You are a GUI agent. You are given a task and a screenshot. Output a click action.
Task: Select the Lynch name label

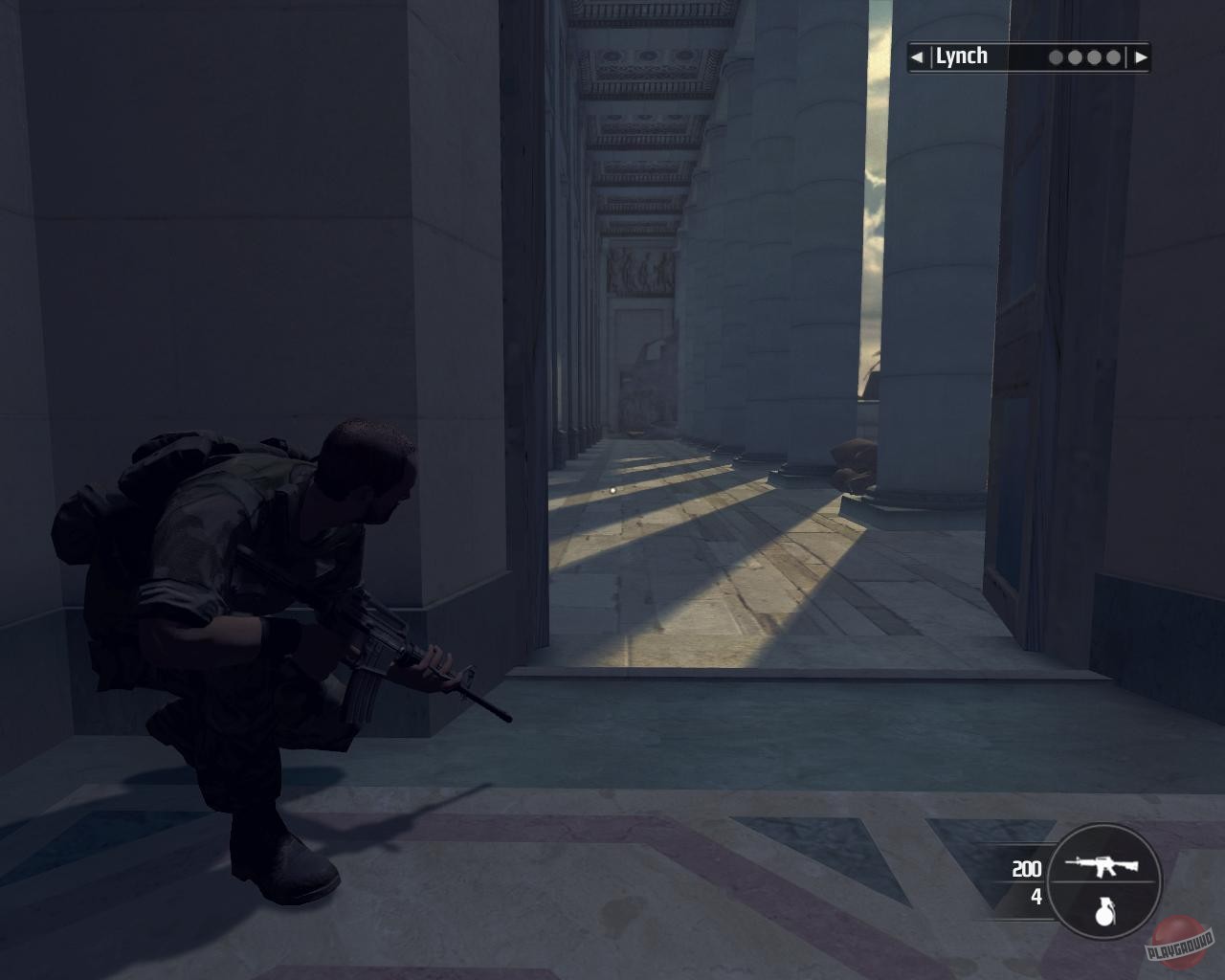click(x=960, y=56)
